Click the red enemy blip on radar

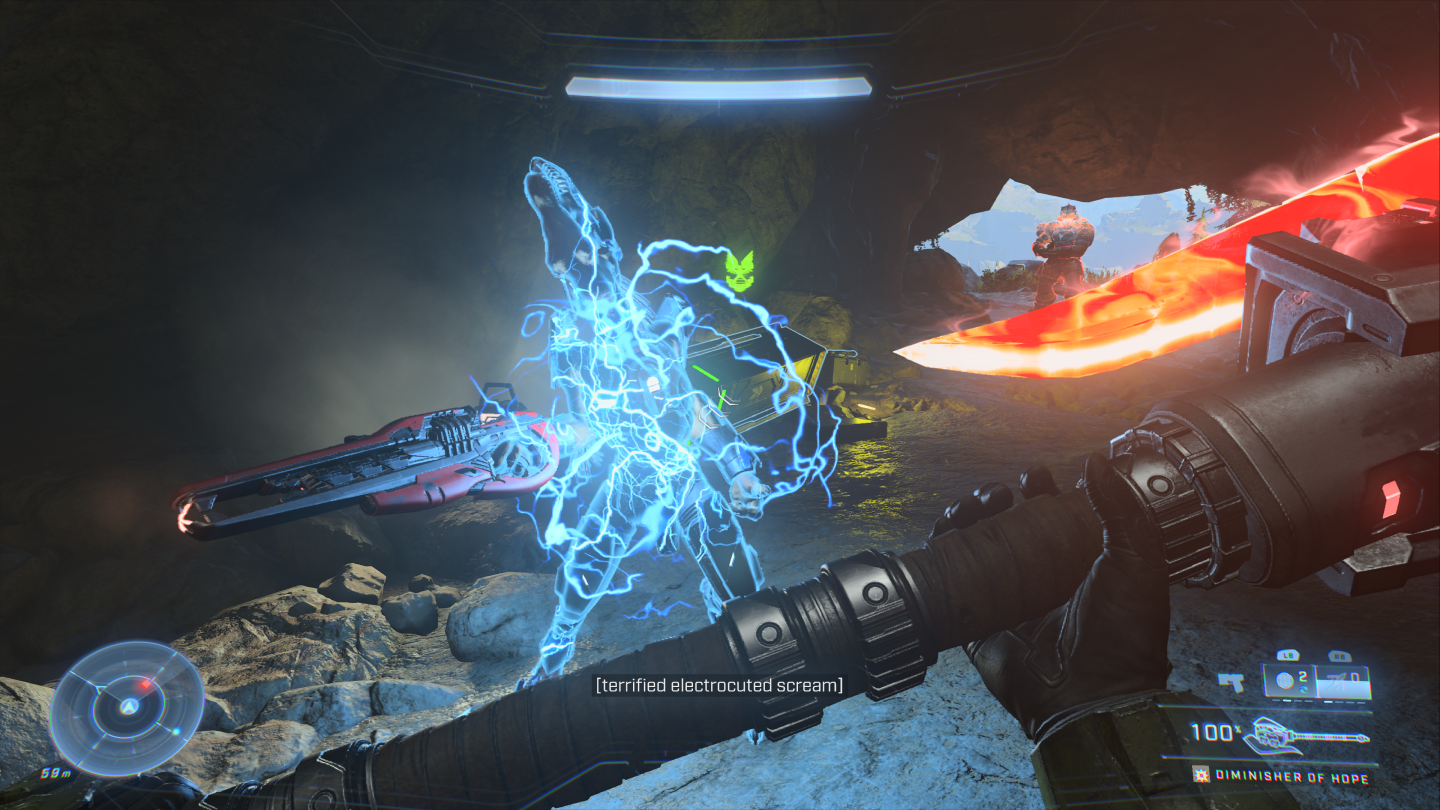coord(144,684)
